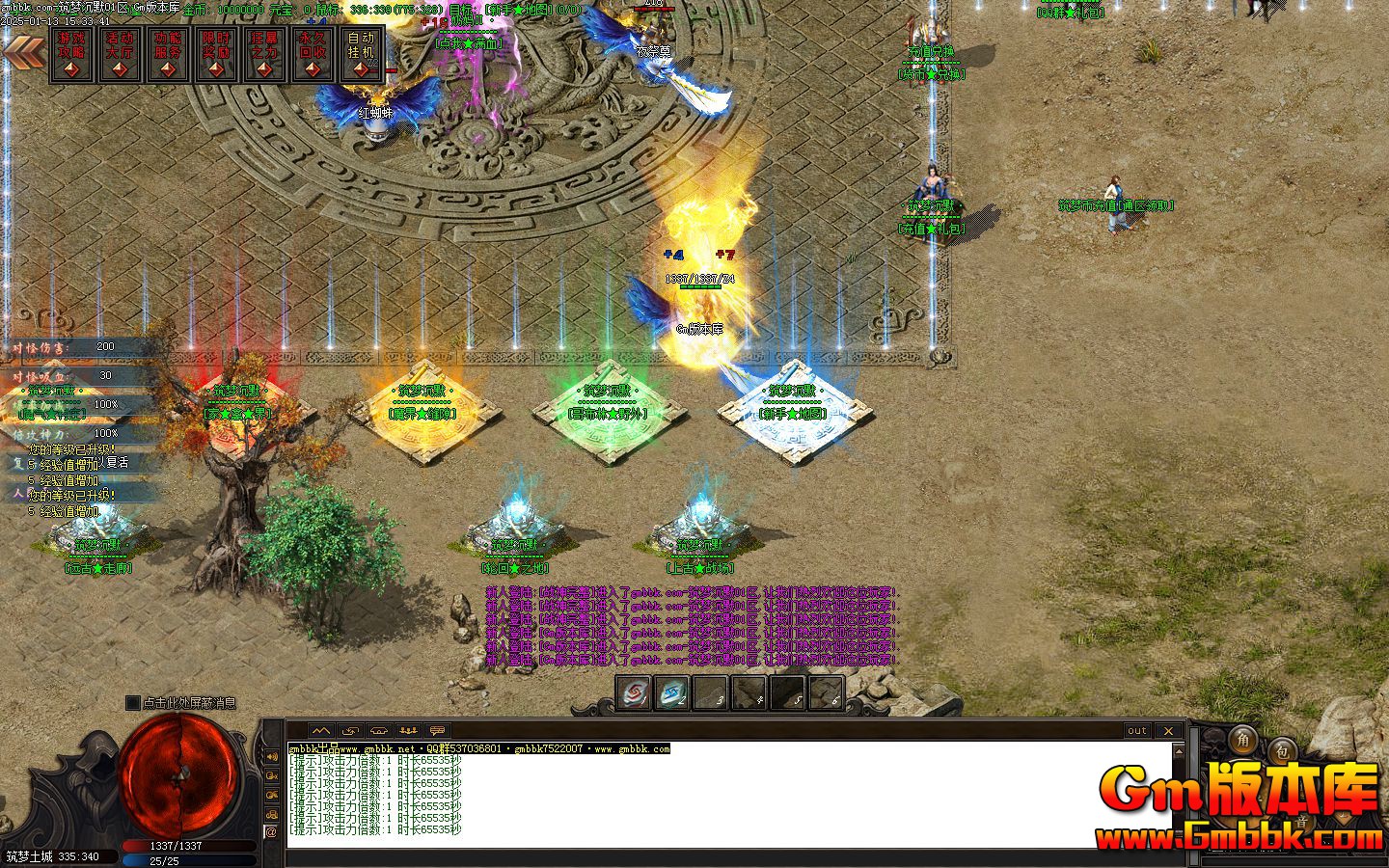
Task: Open the team icon in the chat toolbar
Action: coord(407,730)
